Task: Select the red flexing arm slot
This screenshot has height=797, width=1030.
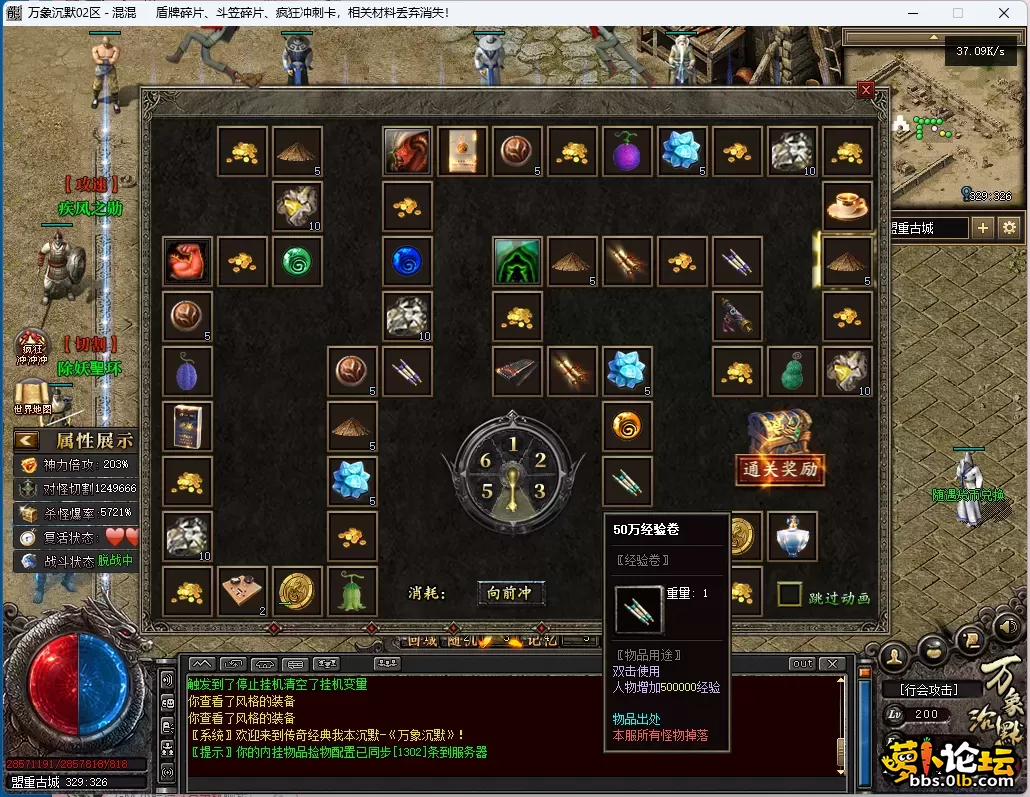Action: (x=187, y=261)
